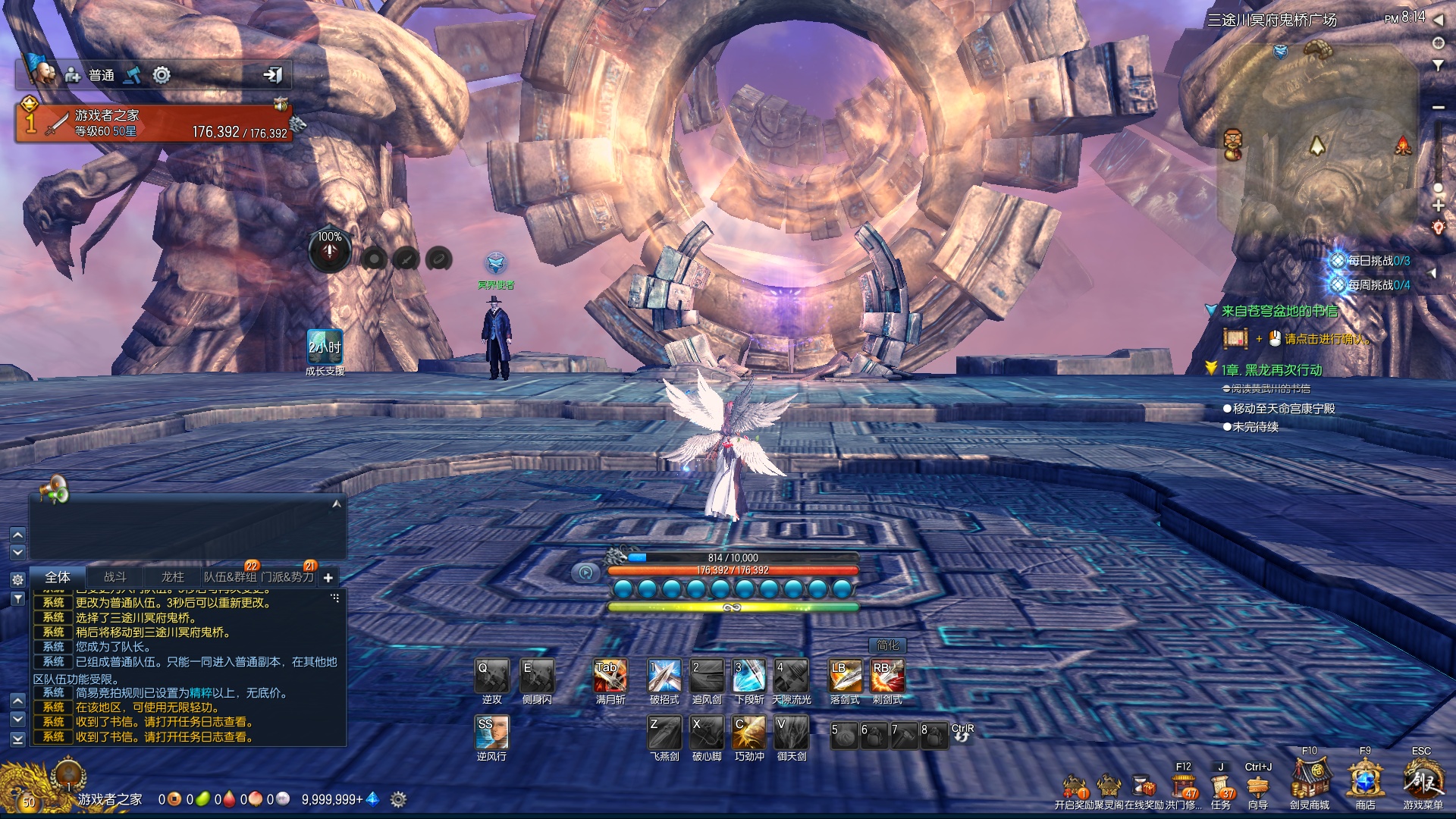Use the 巧劲冲 skill
This screenshot has width=1456, height=819.
click(749, 732)
